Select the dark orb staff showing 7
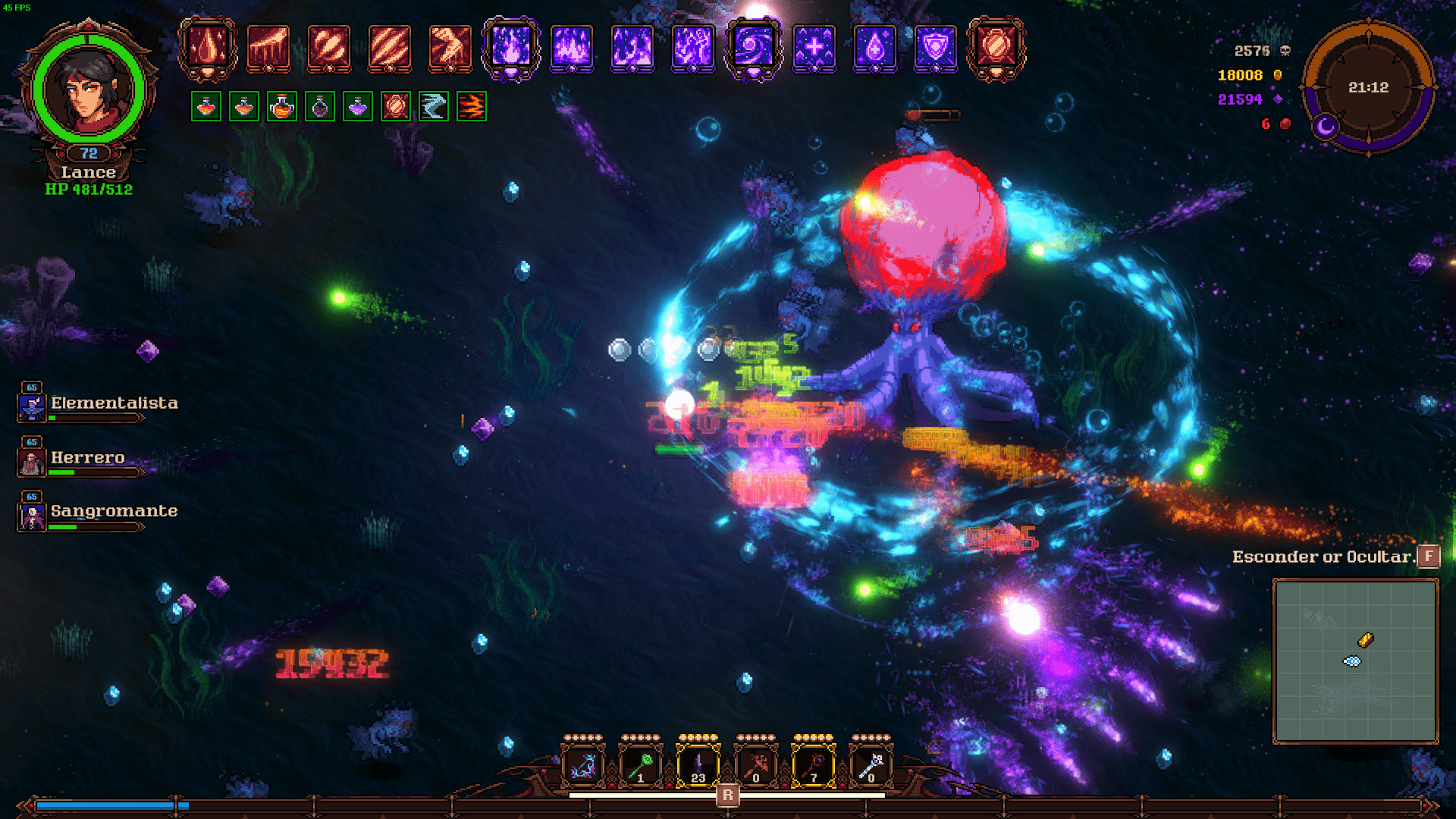The image size is (1456, 819). click(814, 765)
